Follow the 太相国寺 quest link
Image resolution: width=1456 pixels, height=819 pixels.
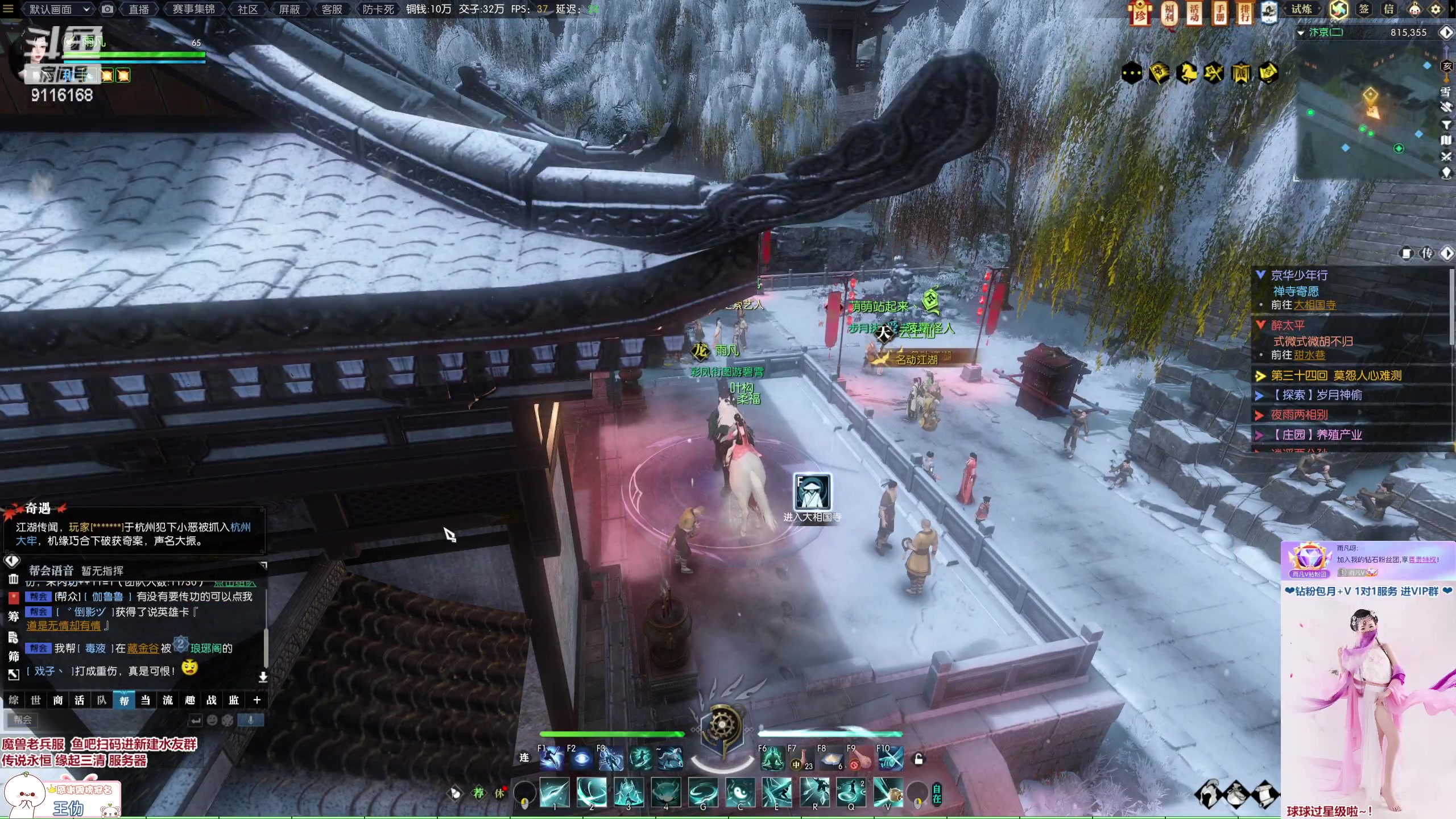click(x=1315, y=305)
